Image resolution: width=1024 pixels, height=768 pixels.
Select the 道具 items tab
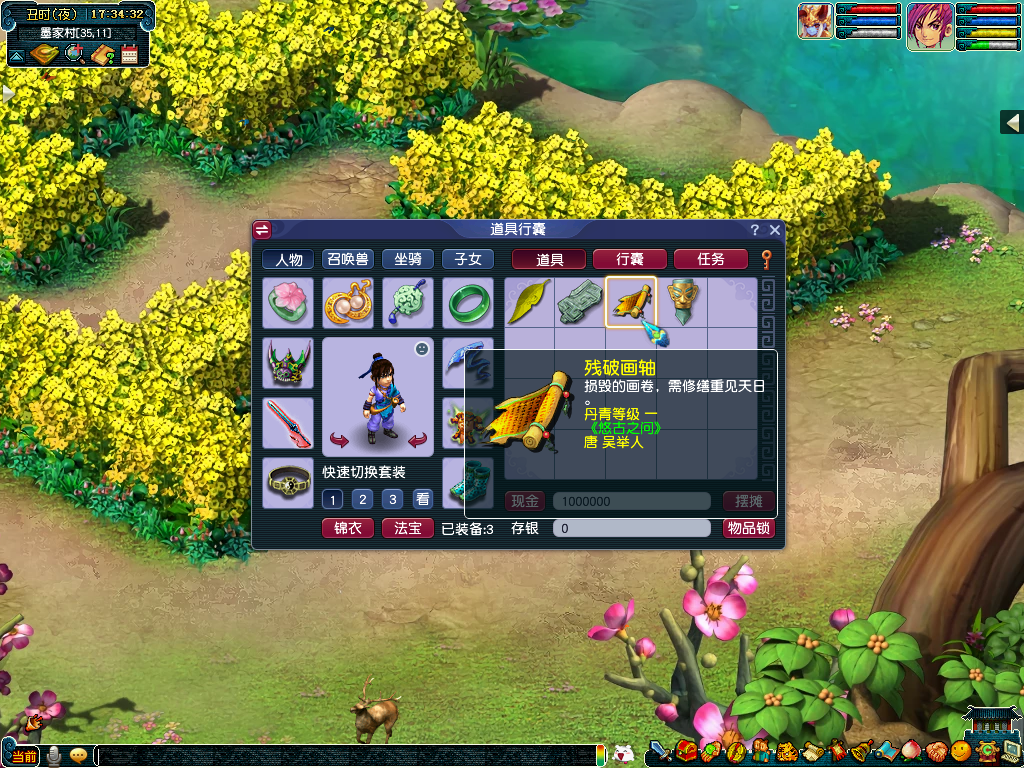tap(550, 259)
